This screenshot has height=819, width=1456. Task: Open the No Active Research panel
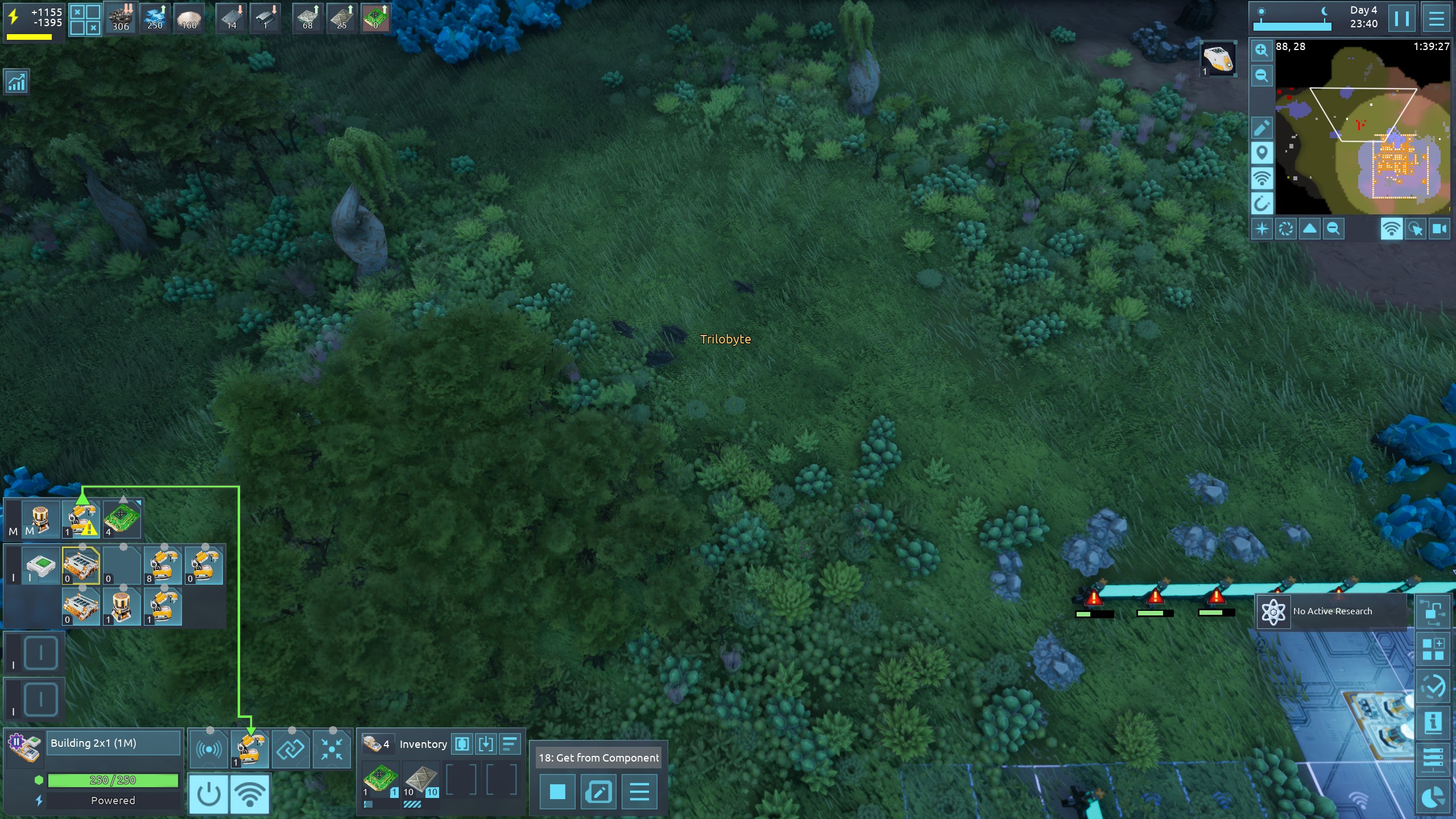1331,611
